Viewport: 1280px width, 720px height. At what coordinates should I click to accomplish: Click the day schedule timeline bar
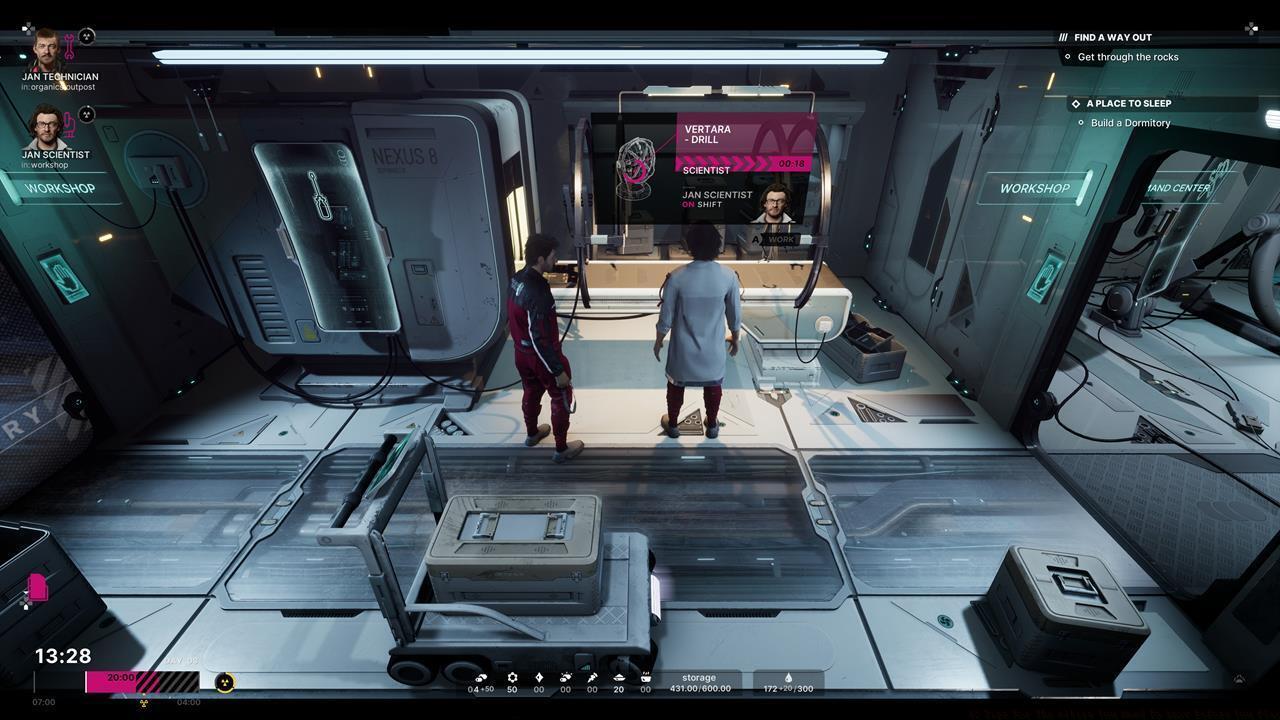click(142, 682)
